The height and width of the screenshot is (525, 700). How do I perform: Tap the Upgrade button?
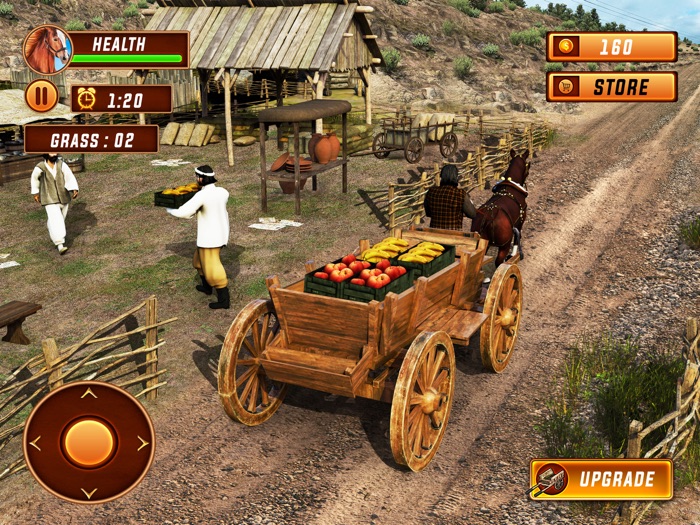click(601, 480)
